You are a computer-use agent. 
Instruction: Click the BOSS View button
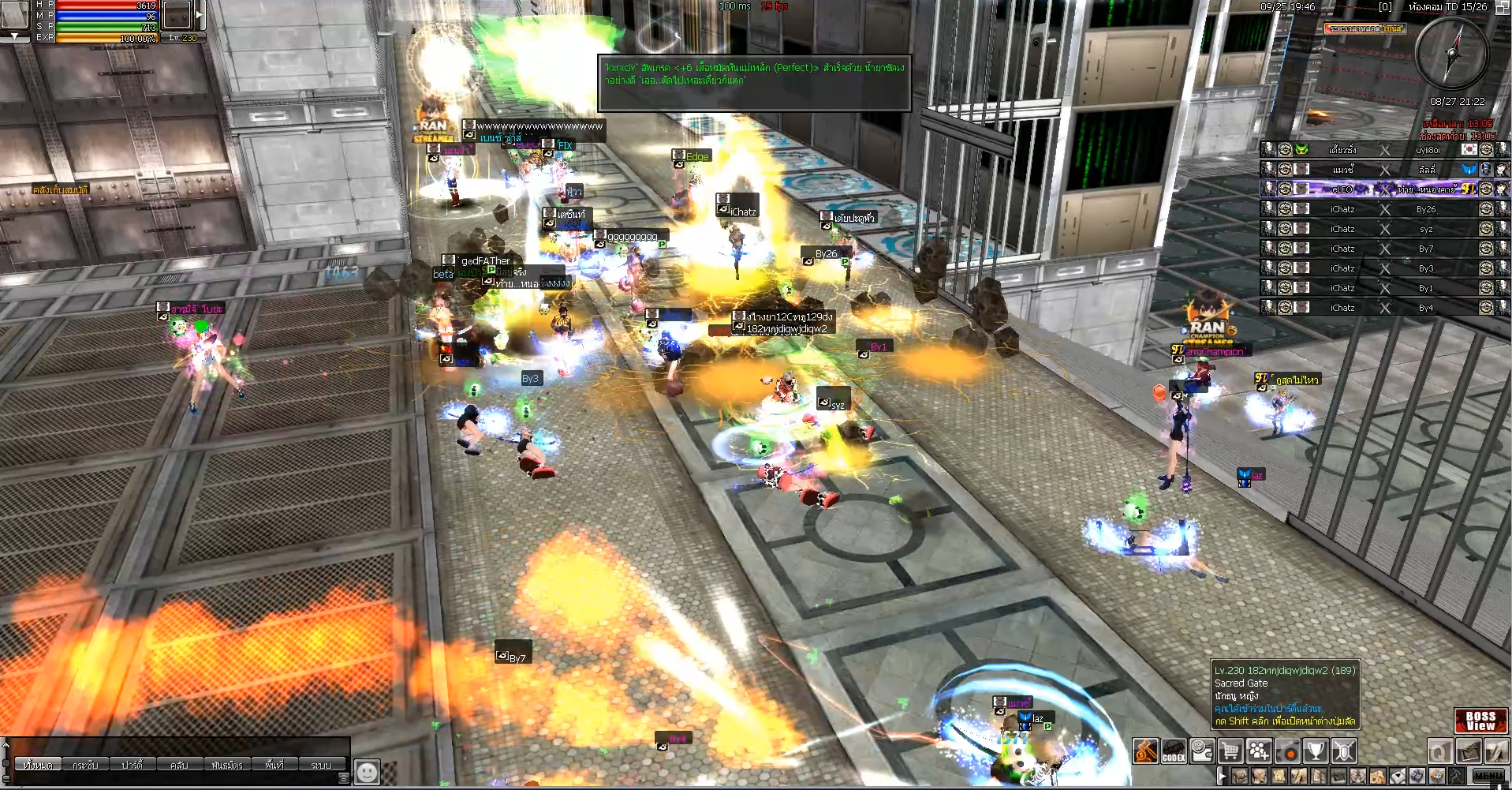pyautogui.click(x=1480, y=721)
